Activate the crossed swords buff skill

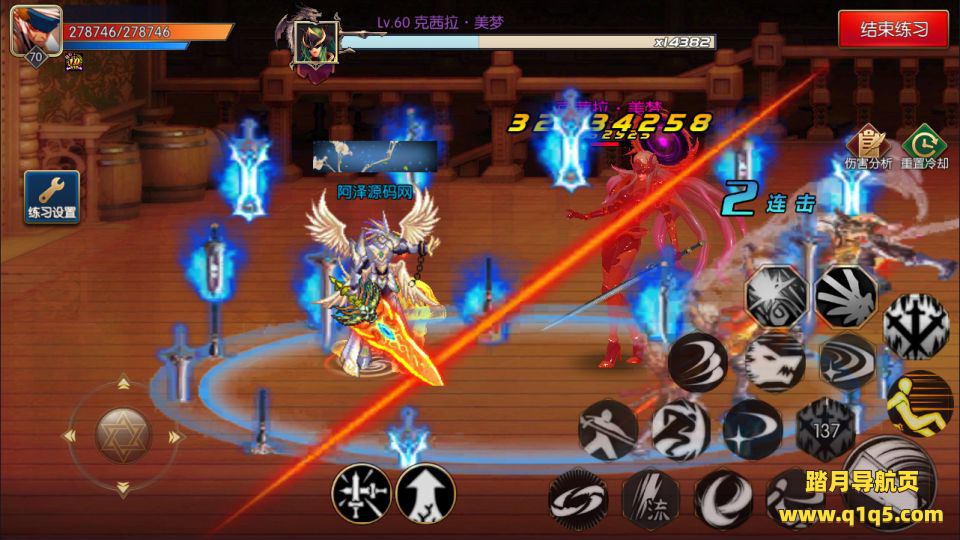pos(361,494)
